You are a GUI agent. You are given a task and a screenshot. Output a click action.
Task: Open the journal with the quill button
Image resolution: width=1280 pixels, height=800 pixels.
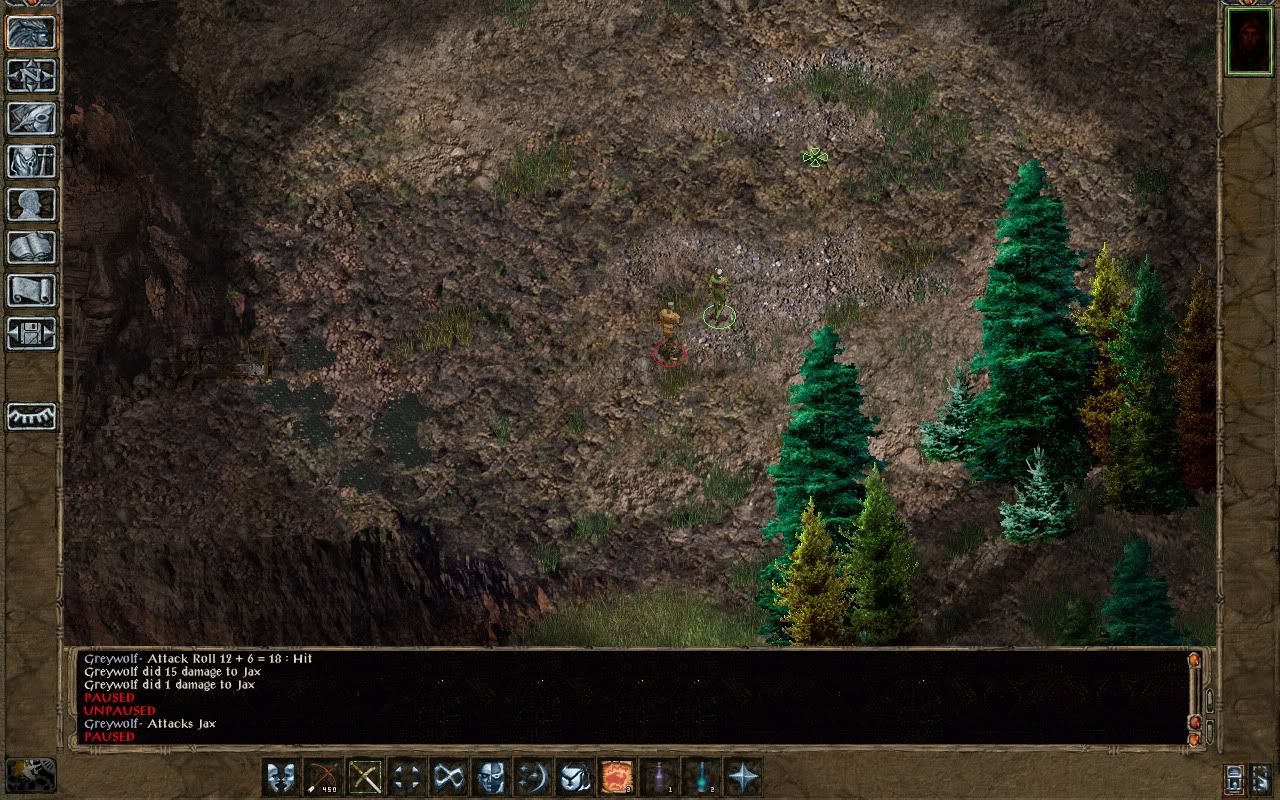coord(31,118)
